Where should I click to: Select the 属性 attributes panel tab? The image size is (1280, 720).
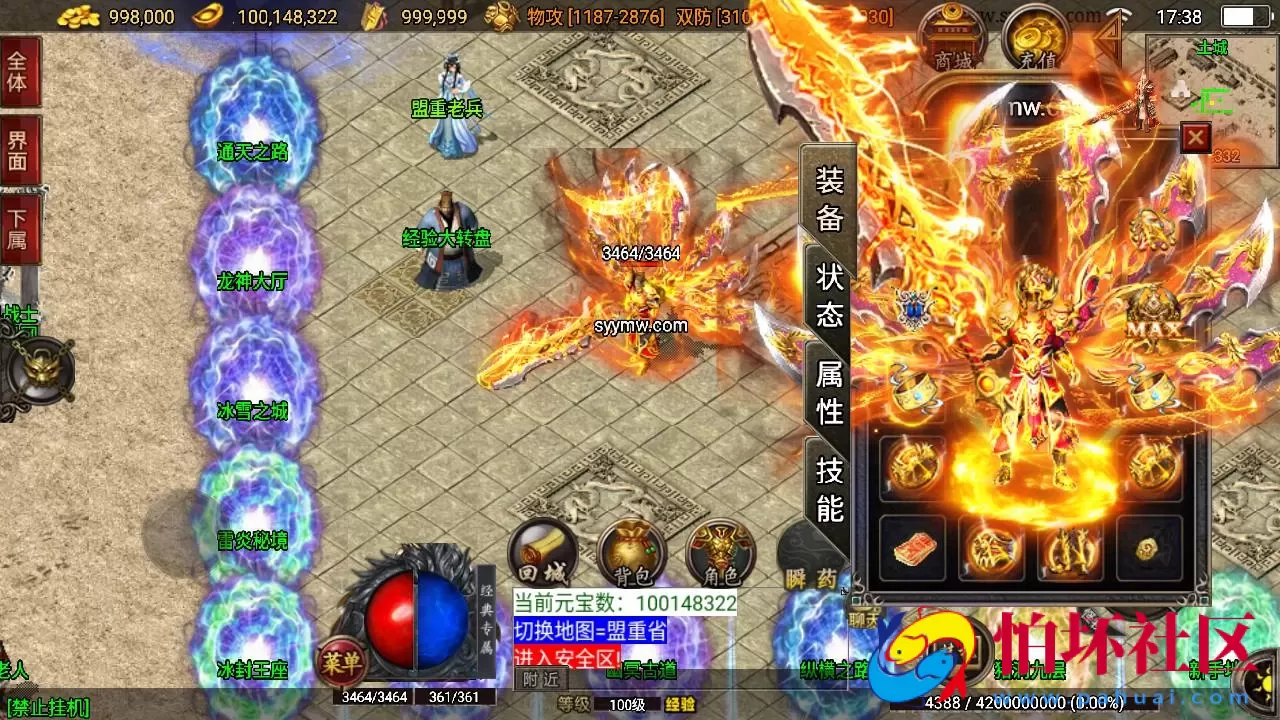coord(827,391)
